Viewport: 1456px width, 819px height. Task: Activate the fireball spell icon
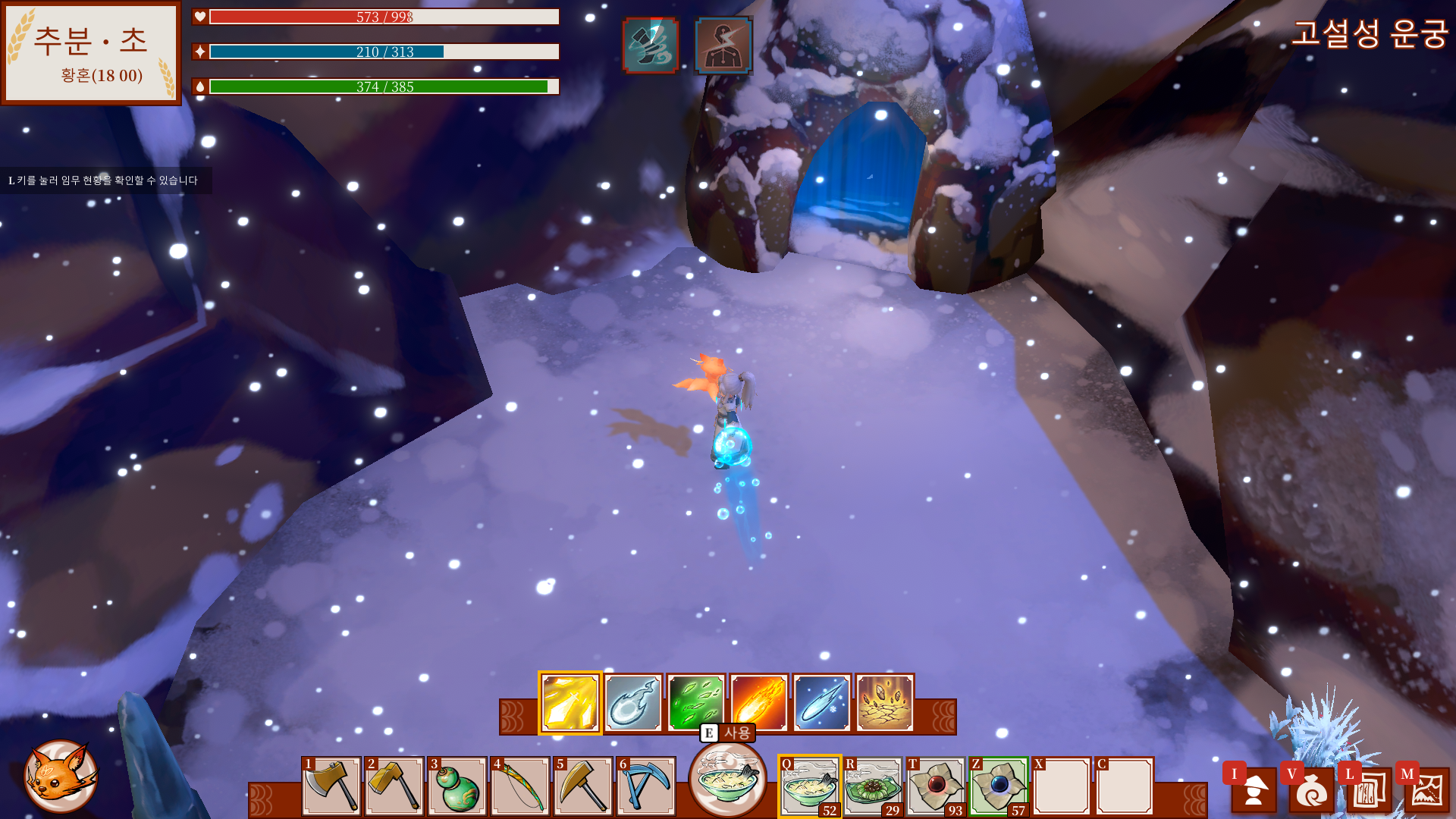click(x=759, y=703)
